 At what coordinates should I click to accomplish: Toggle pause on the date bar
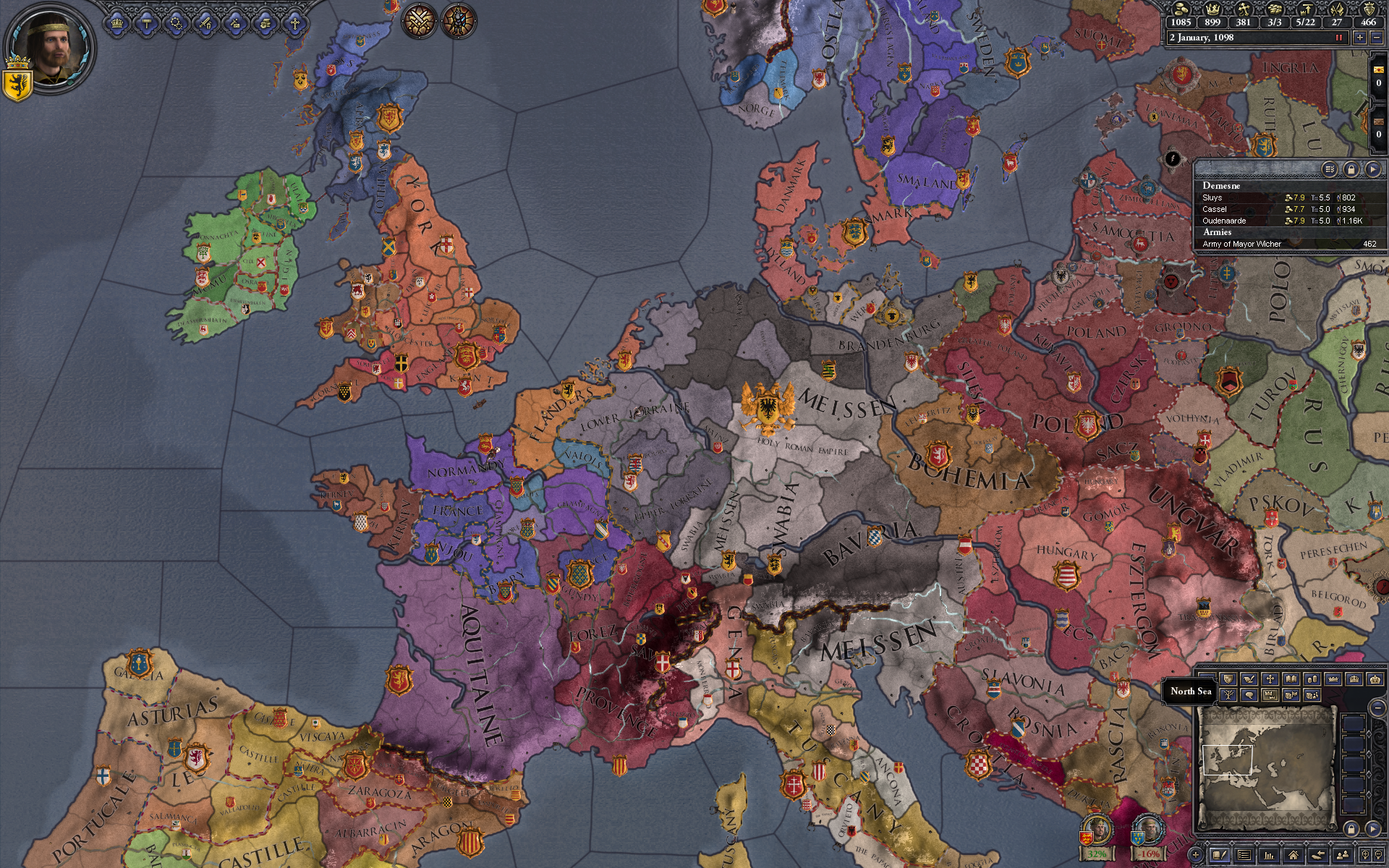pos(1338,38)
